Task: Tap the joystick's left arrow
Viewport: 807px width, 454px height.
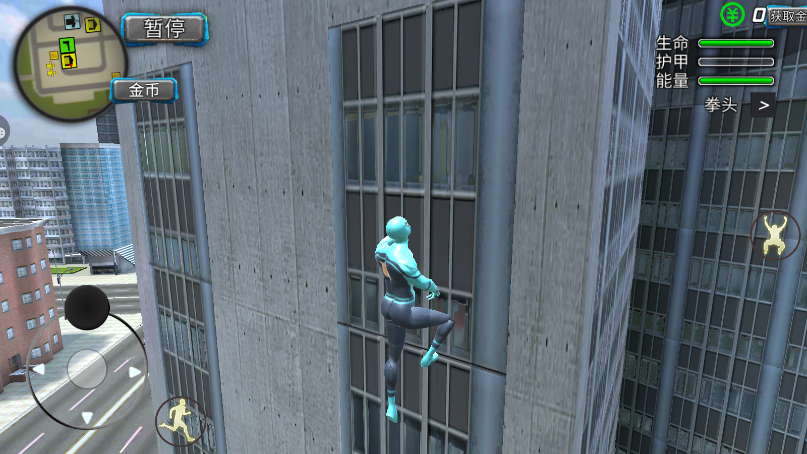Action: 39,369
